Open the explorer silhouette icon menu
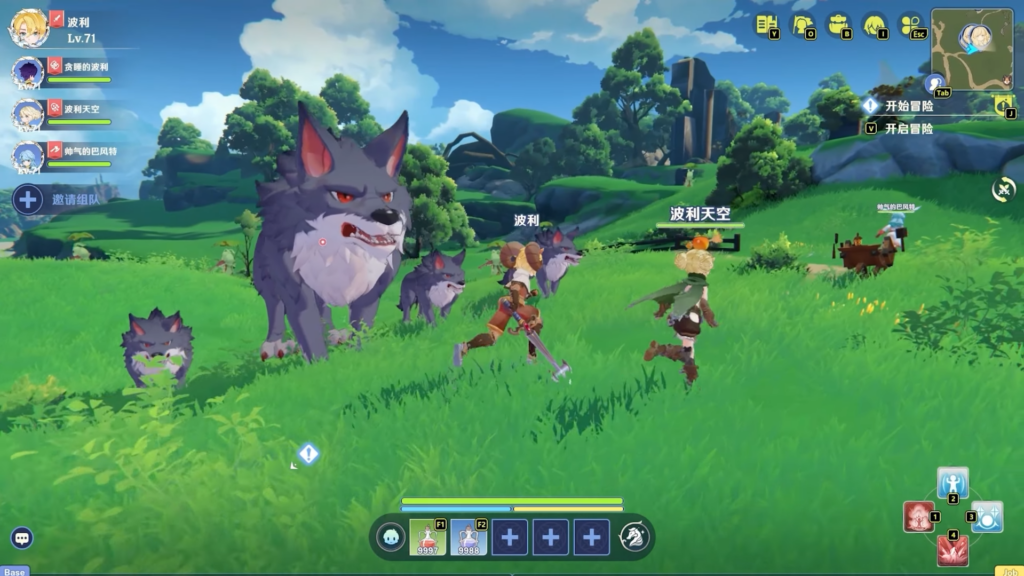This screenshot has height=576, width=1024. pyautogui.click(x=802, y=24)
